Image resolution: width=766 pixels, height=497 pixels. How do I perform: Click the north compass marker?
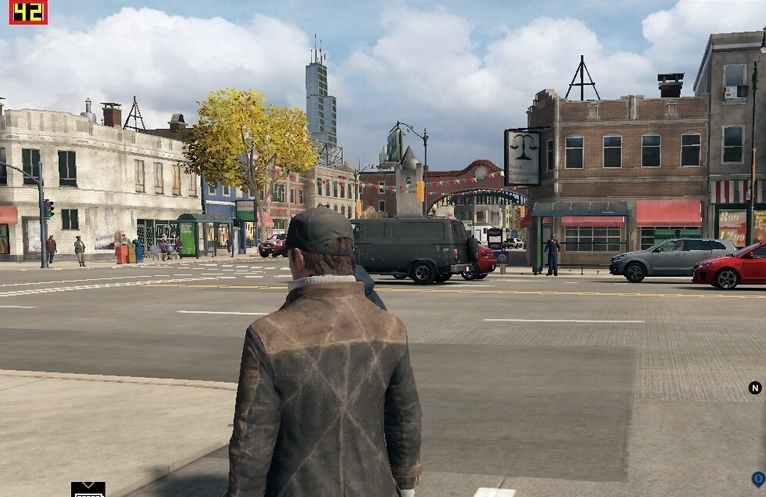click(755, 388)
